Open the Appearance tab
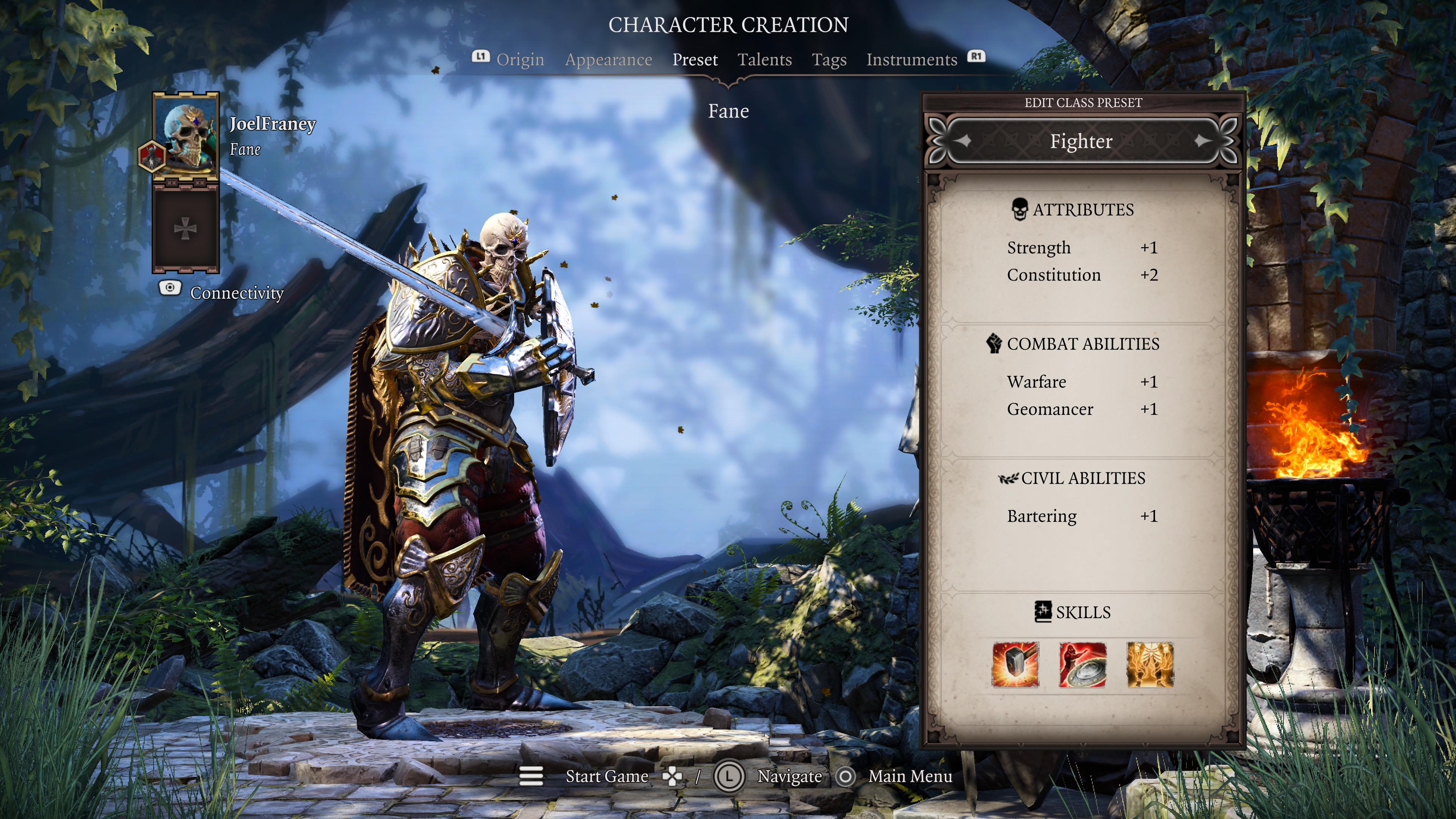Screen dimensions: 1456x819 click(x=609, y=60)
